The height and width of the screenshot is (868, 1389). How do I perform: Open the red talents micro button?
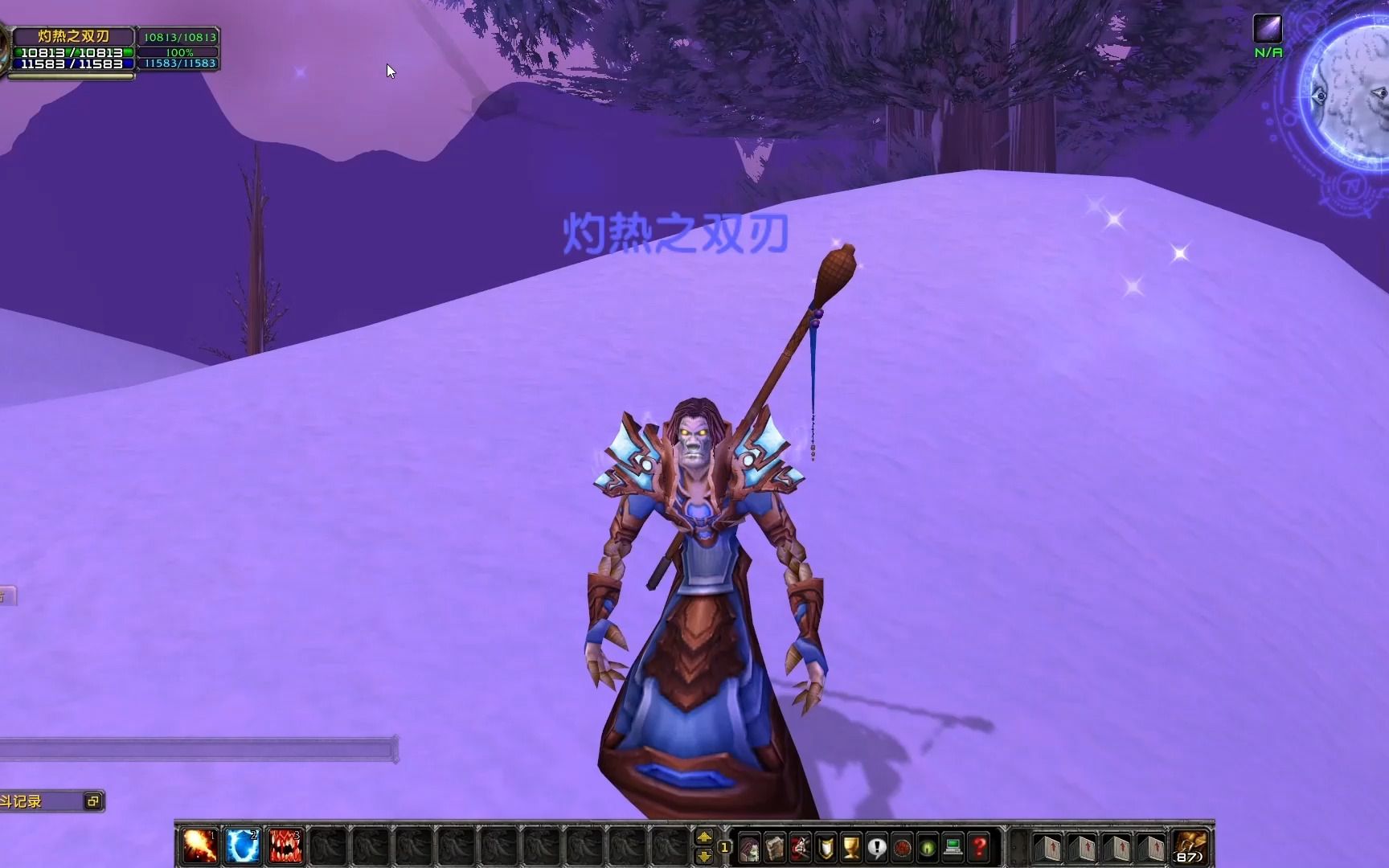800,847
